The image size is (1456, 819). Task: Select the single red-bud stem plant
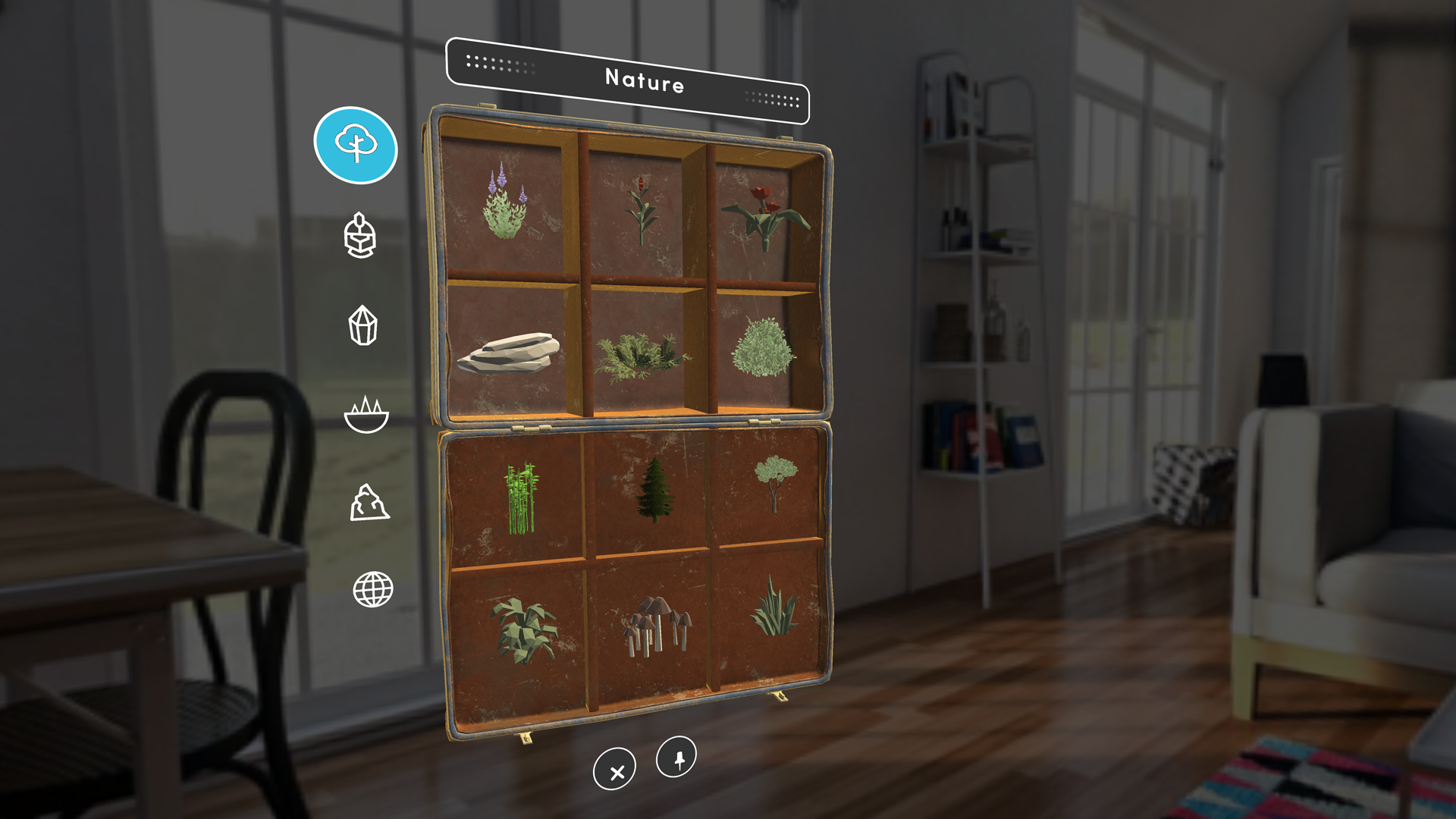[642, 210]
